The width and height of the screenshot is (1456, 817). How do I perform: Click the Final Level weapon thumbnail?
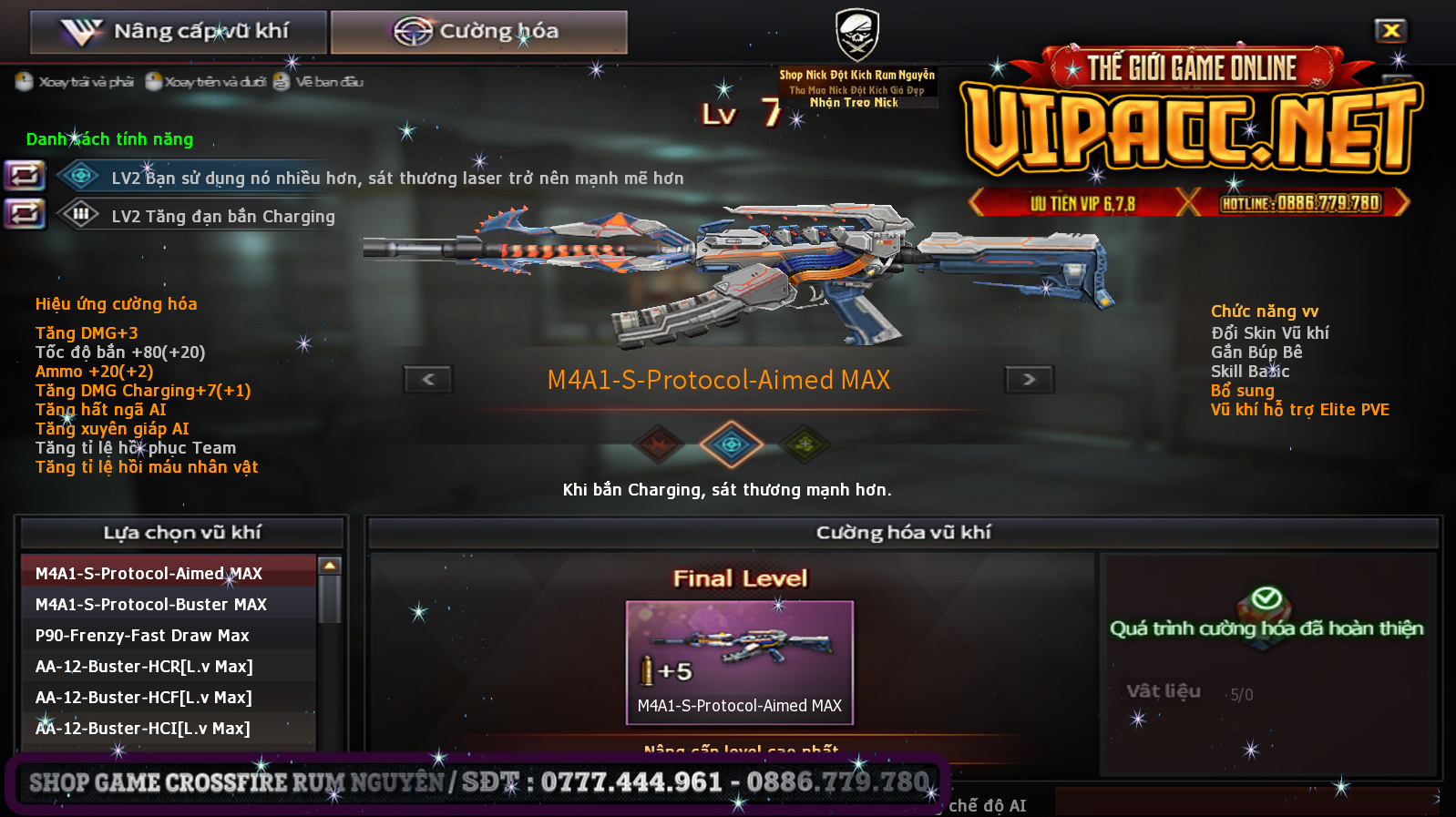pos(739,661)
